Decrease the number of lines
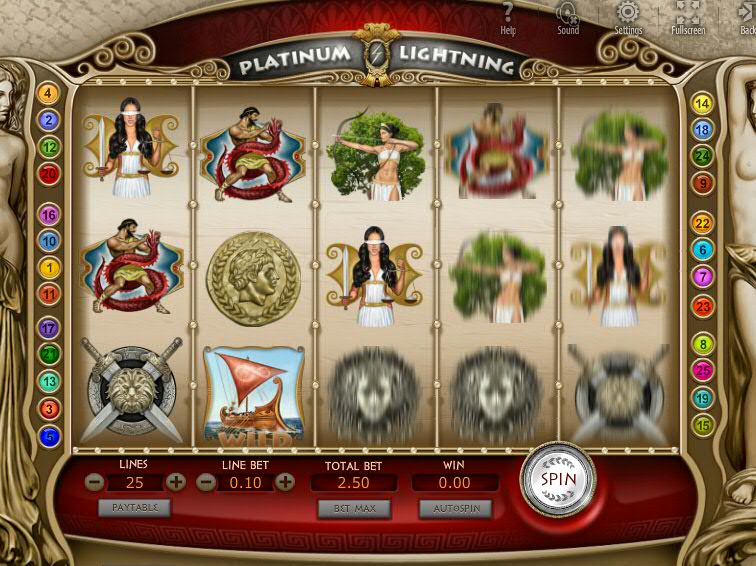This screenshot has height=566, width=756. coord(94,482)
